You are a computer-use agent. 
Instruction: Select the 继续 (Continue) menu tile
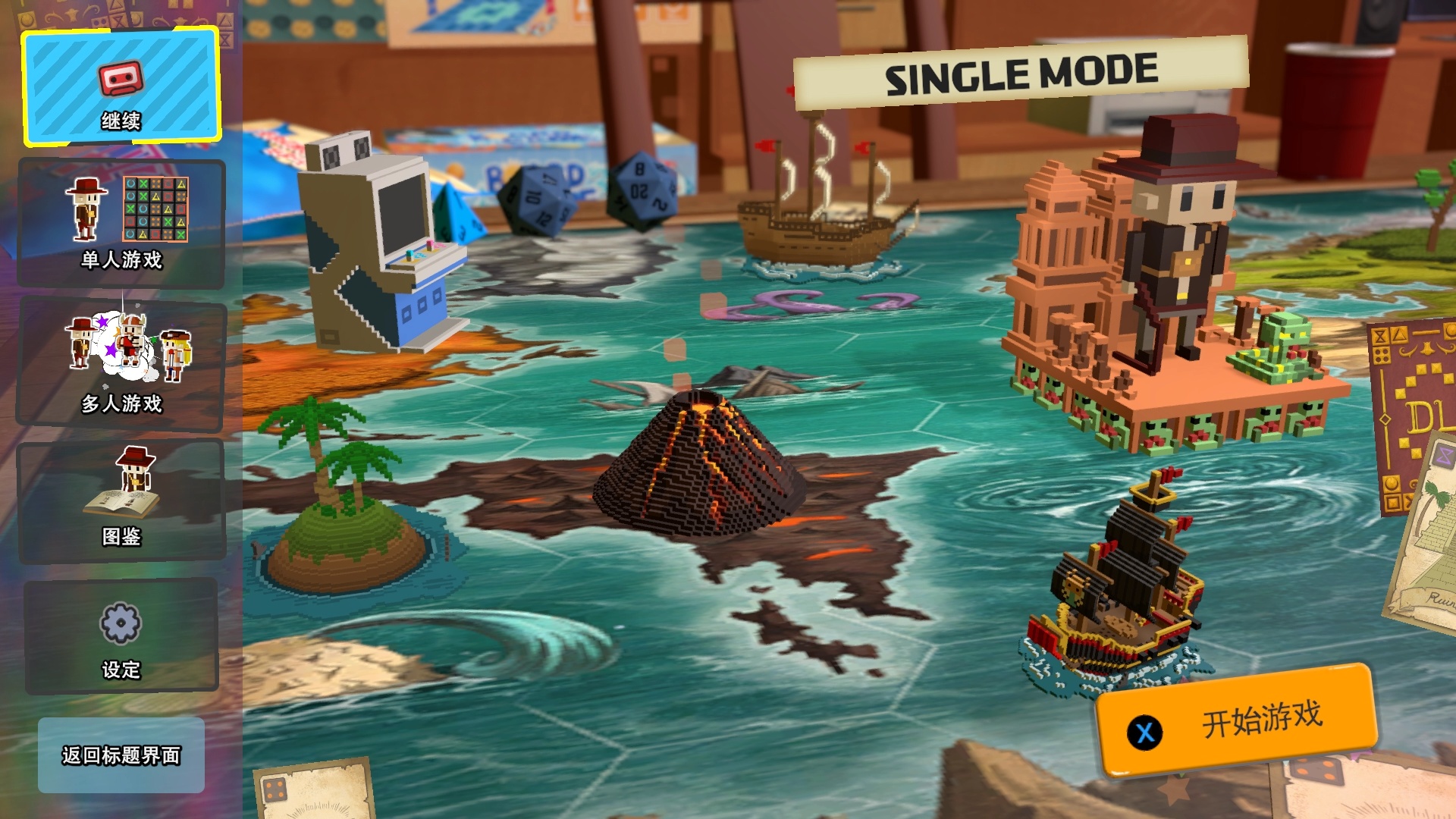pyautogui.click(x=121, y=87)
